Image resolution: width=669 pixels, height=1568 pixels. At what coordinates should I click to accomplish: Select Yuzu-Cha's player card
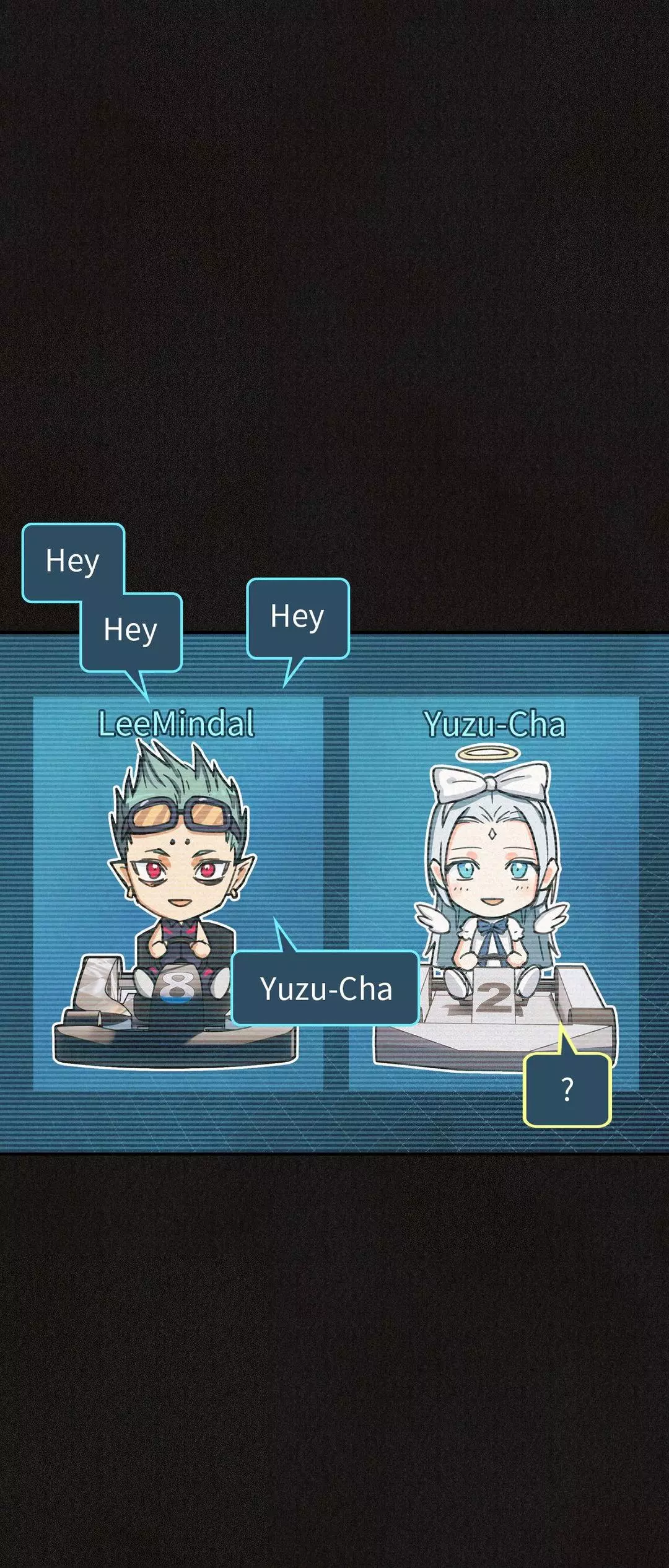[x=494, y=892]
